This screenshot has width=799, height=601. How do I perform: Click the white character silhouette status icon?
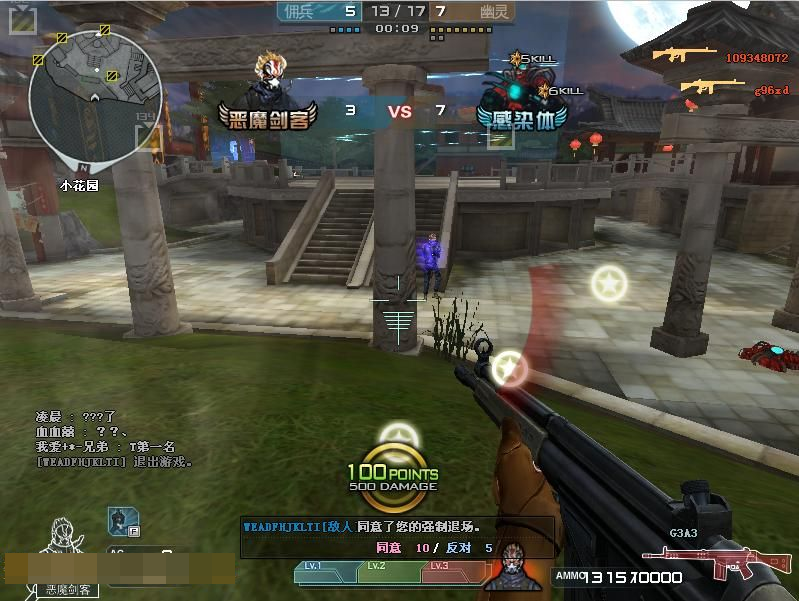[64, 543]
